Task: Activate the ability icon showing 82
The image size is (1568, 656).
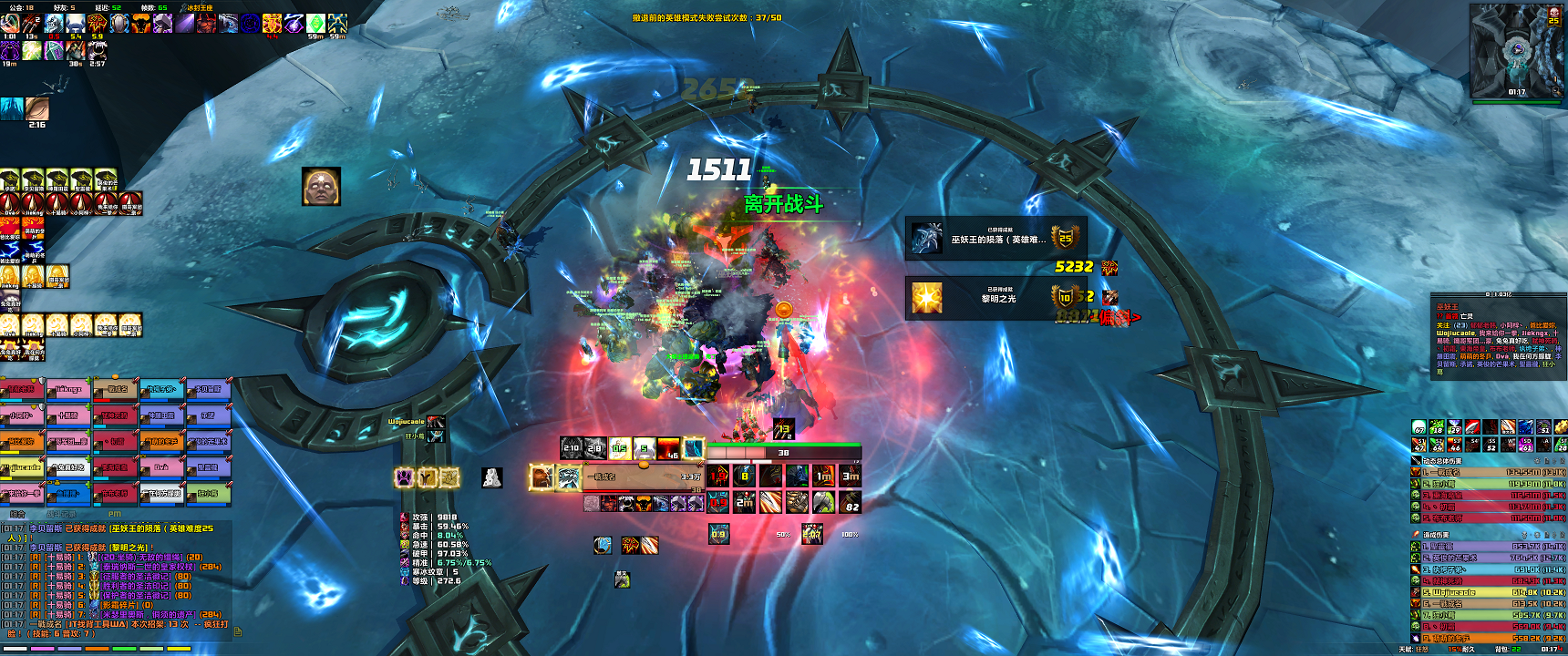Action: tap(851, 502)
